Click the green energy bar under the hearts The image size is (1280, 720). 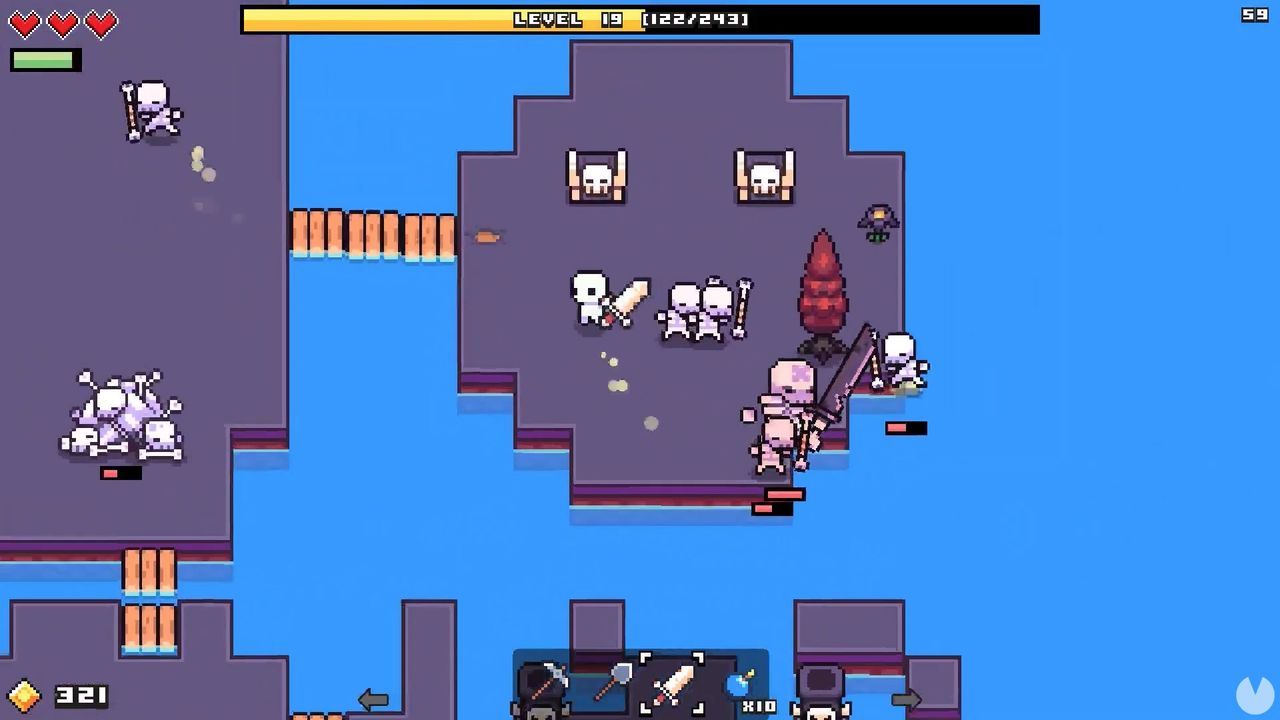[44, 59]
